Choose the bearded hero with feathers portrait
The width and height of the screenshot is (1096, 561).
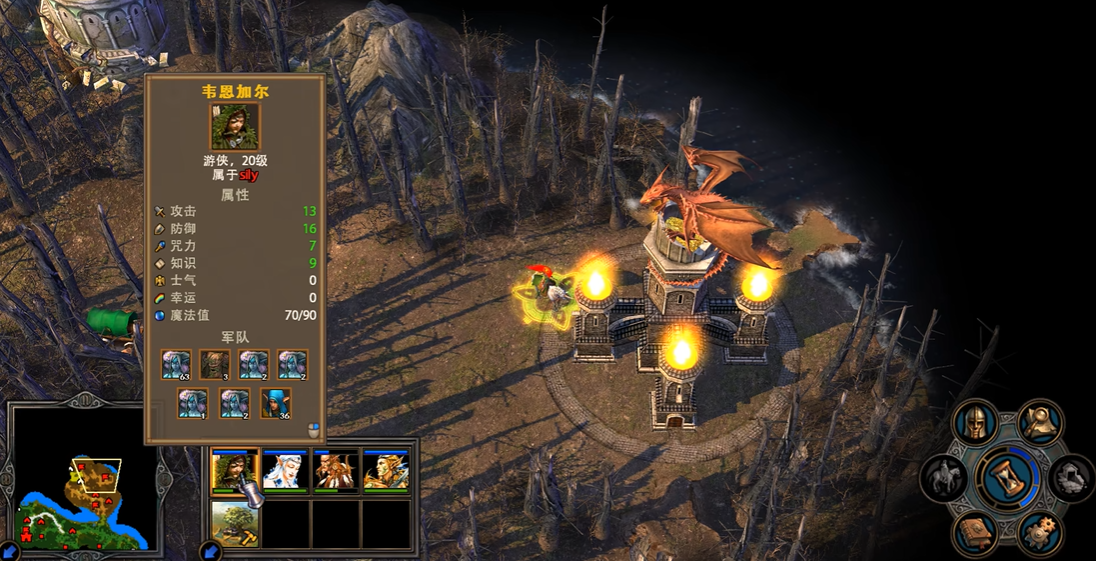tap(335, 471)
